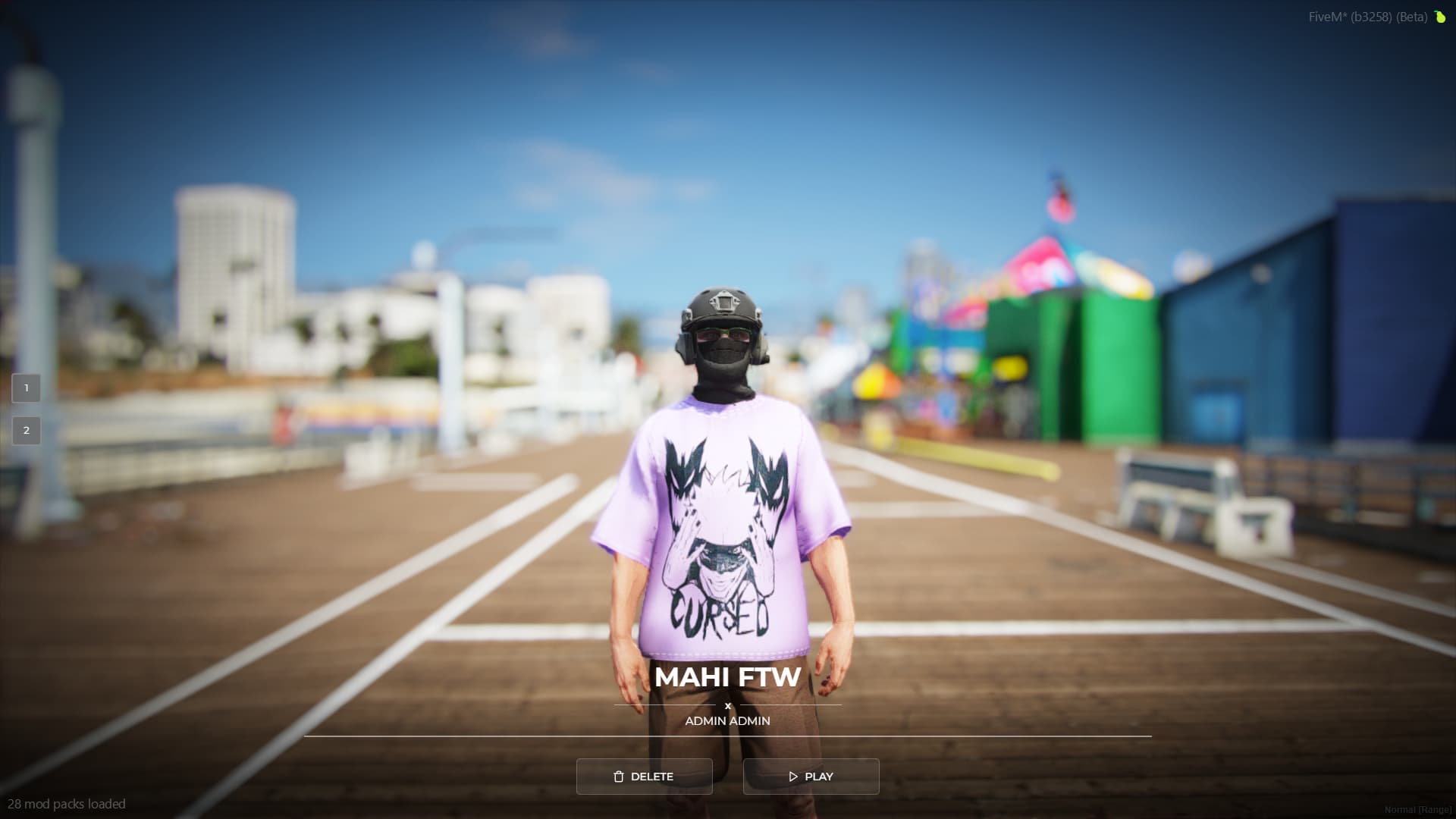Click the character name MAHI FTW
Viewport: 1456px width, 819px height.
pos(727,678)
